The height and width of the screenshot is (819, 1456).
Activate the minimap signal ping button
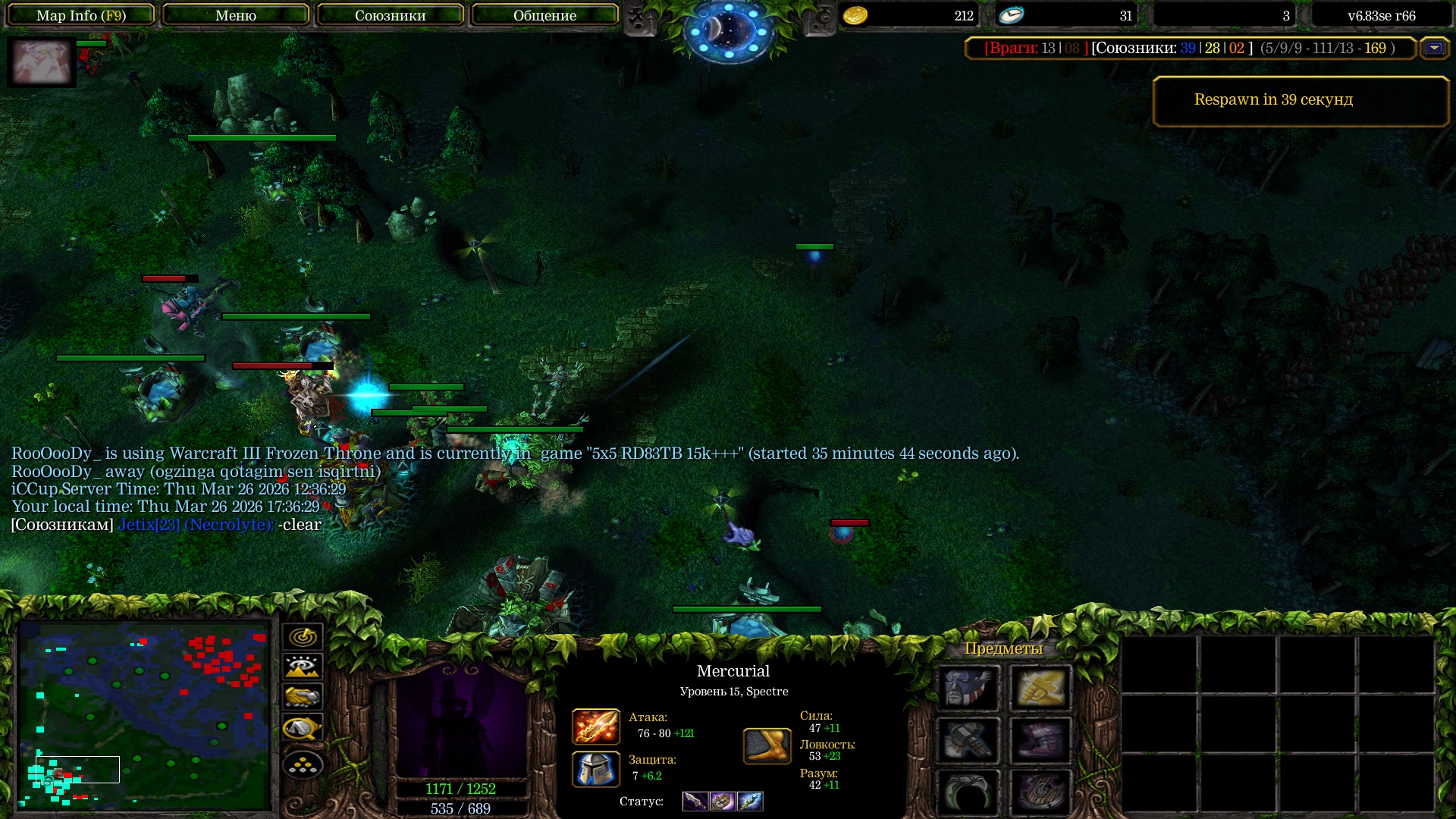tap(303, 636)
